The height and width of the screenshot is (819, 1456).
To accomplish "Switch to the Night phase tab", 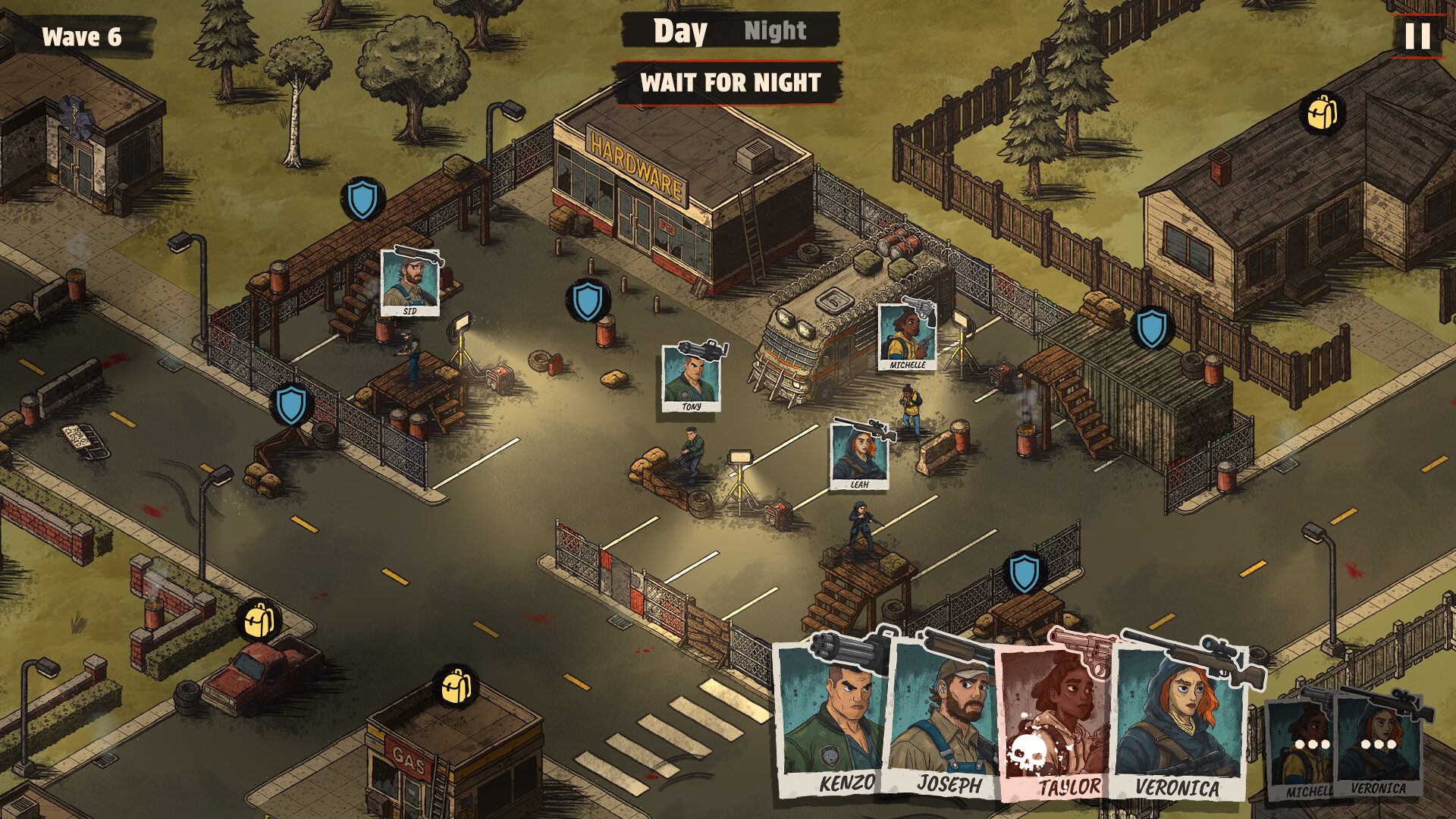I will coord(775,32).
